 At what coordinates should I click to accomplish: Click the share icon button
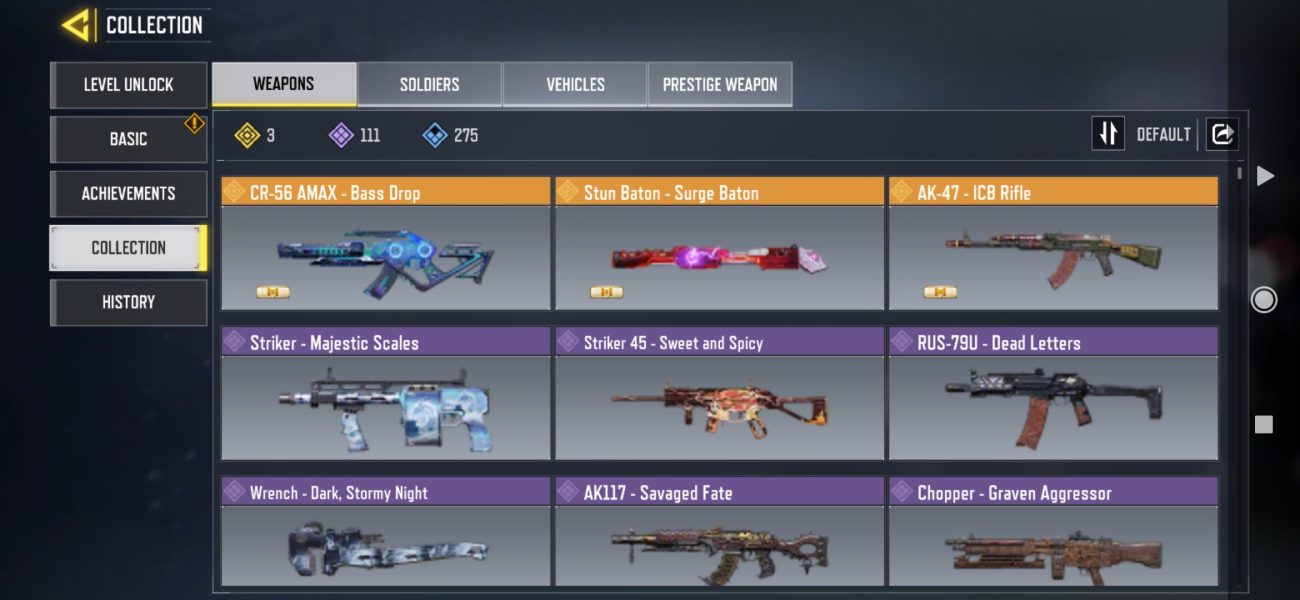coord(1222,134)
